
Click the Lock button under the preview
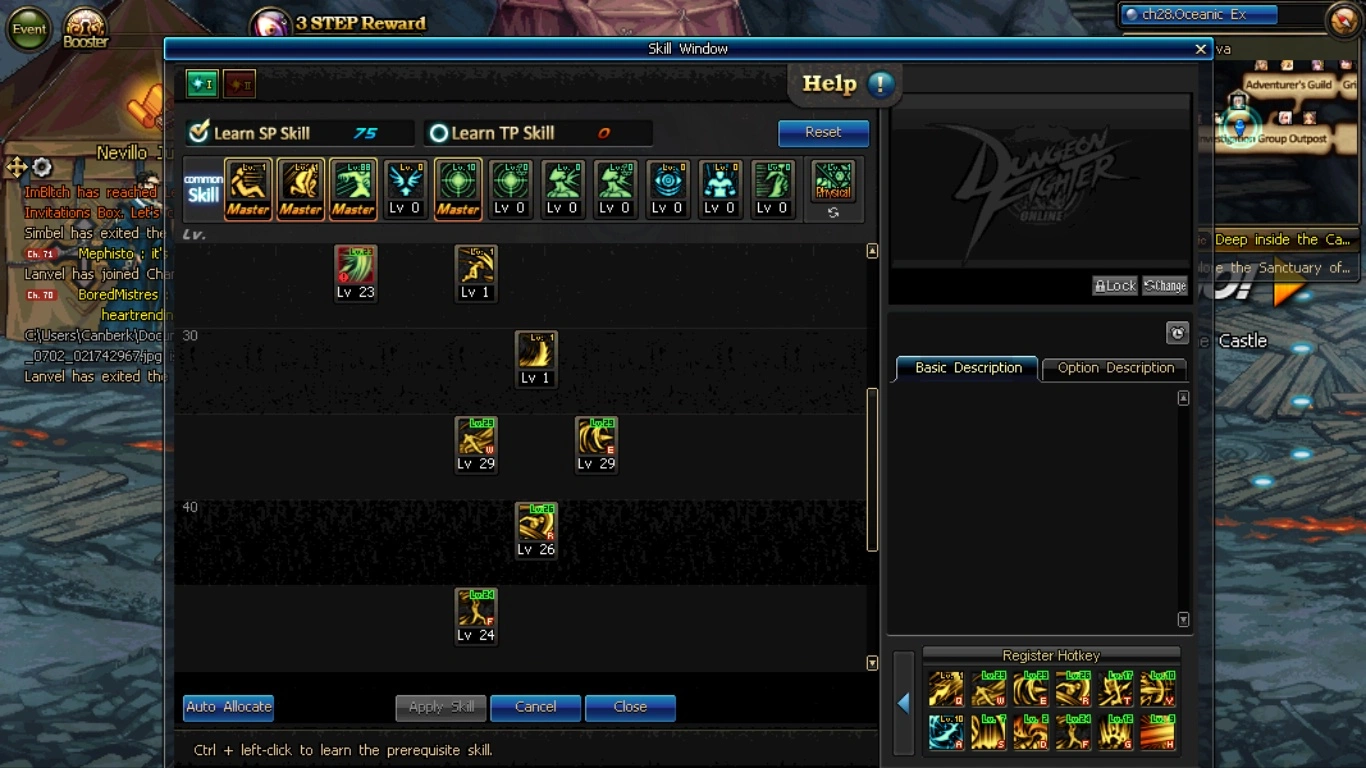pyautogui.click(x=1114, y=286)
